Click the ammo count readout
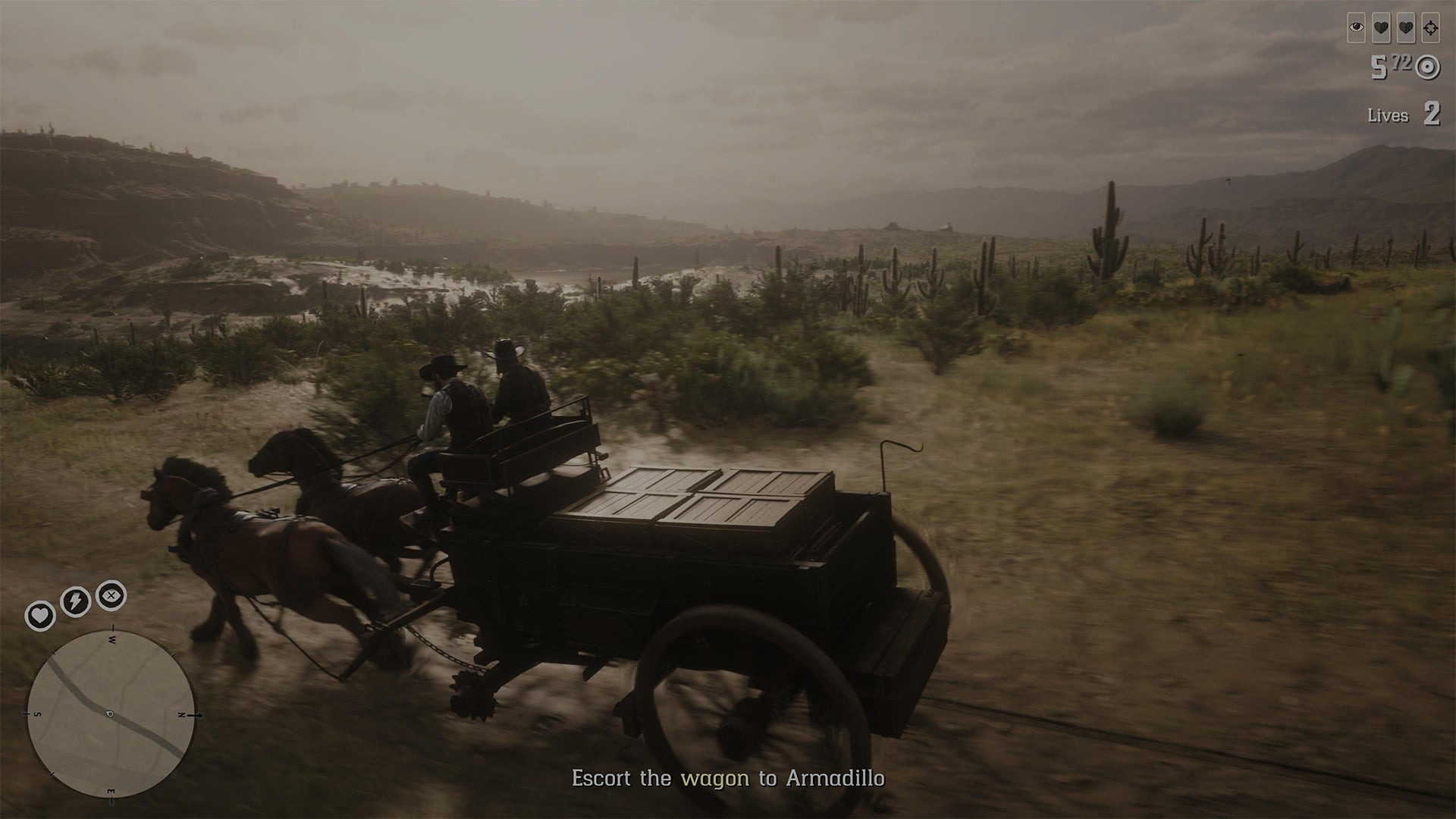 point(1392,66)
